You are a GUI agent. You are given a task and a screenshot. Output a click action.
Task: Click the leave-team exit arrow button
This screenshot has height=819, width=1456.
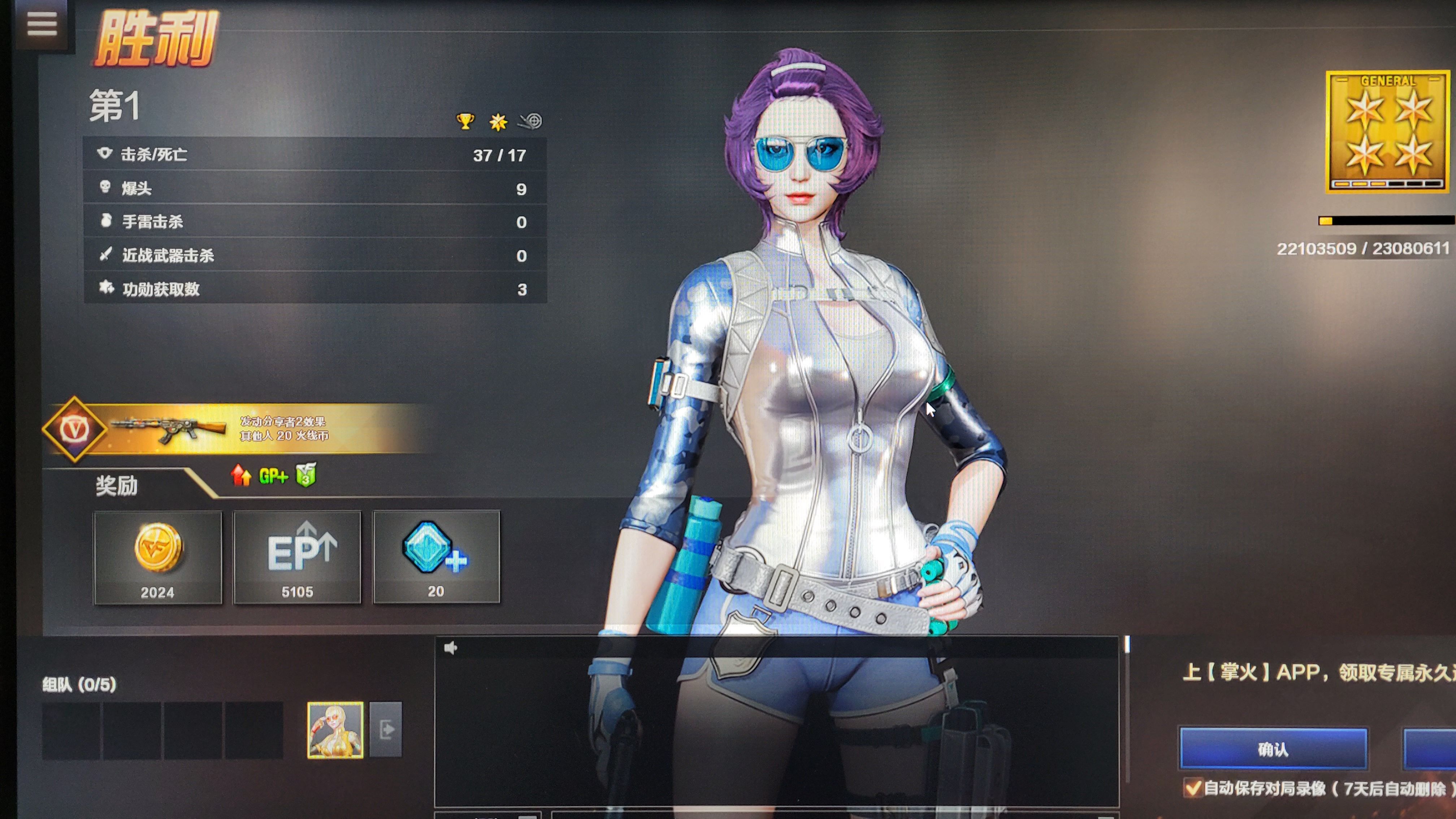(x=386, y=729)
